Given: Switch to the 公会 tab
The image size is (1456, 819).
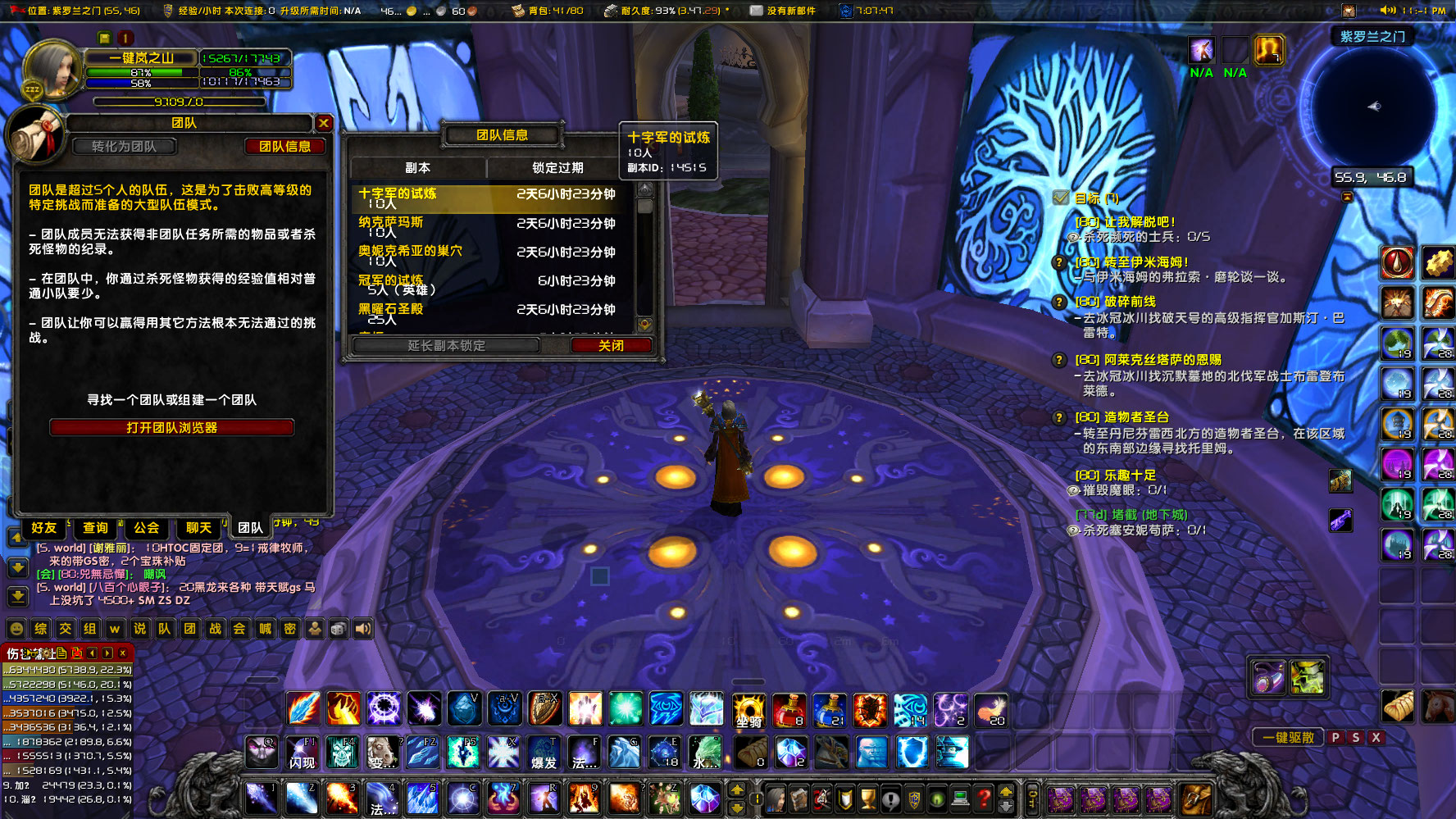Looking at the screenshot, I should coord(146,528).
